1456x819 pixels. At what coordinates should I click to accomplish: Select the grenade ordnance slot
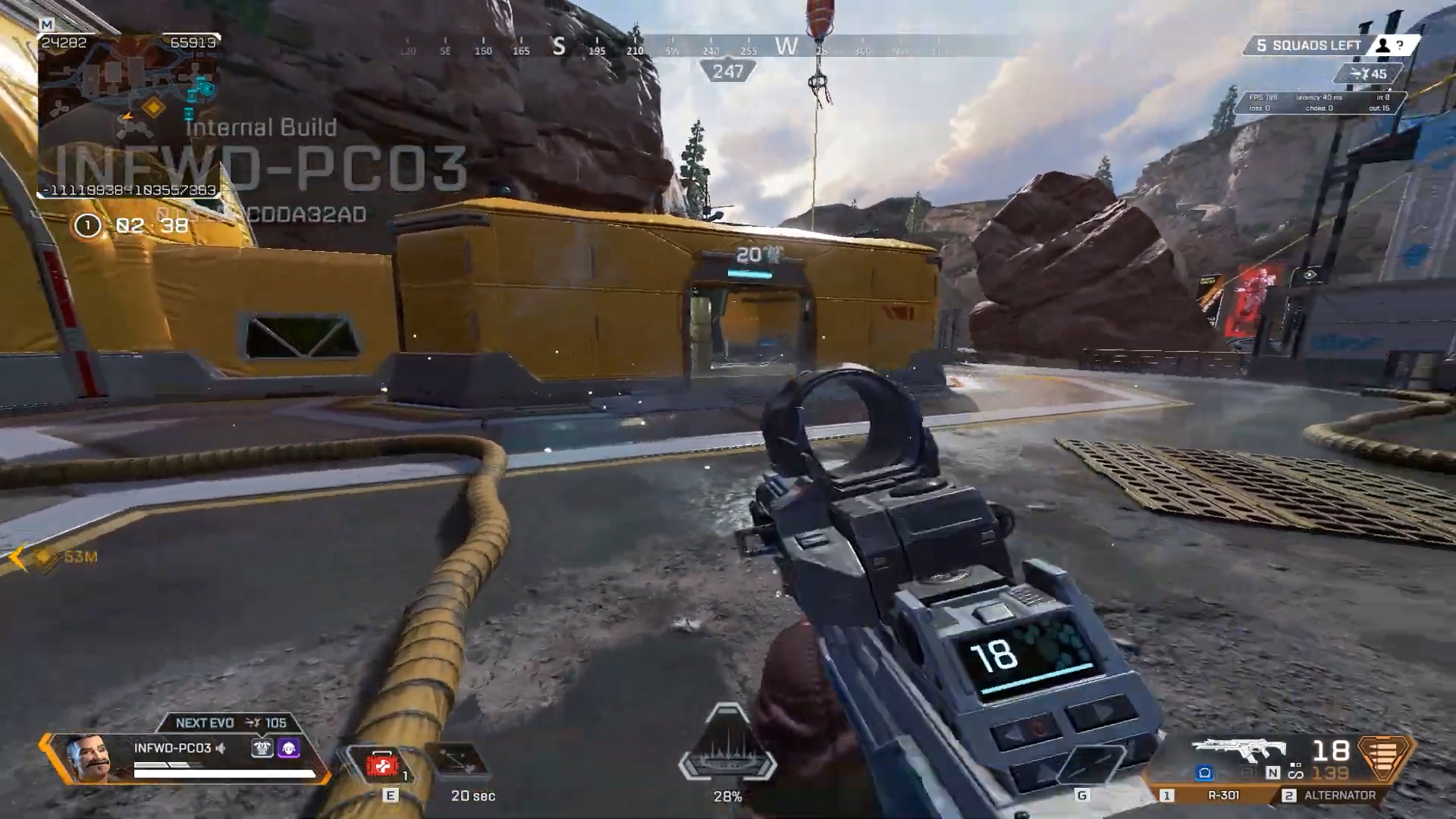[1090, 766]
